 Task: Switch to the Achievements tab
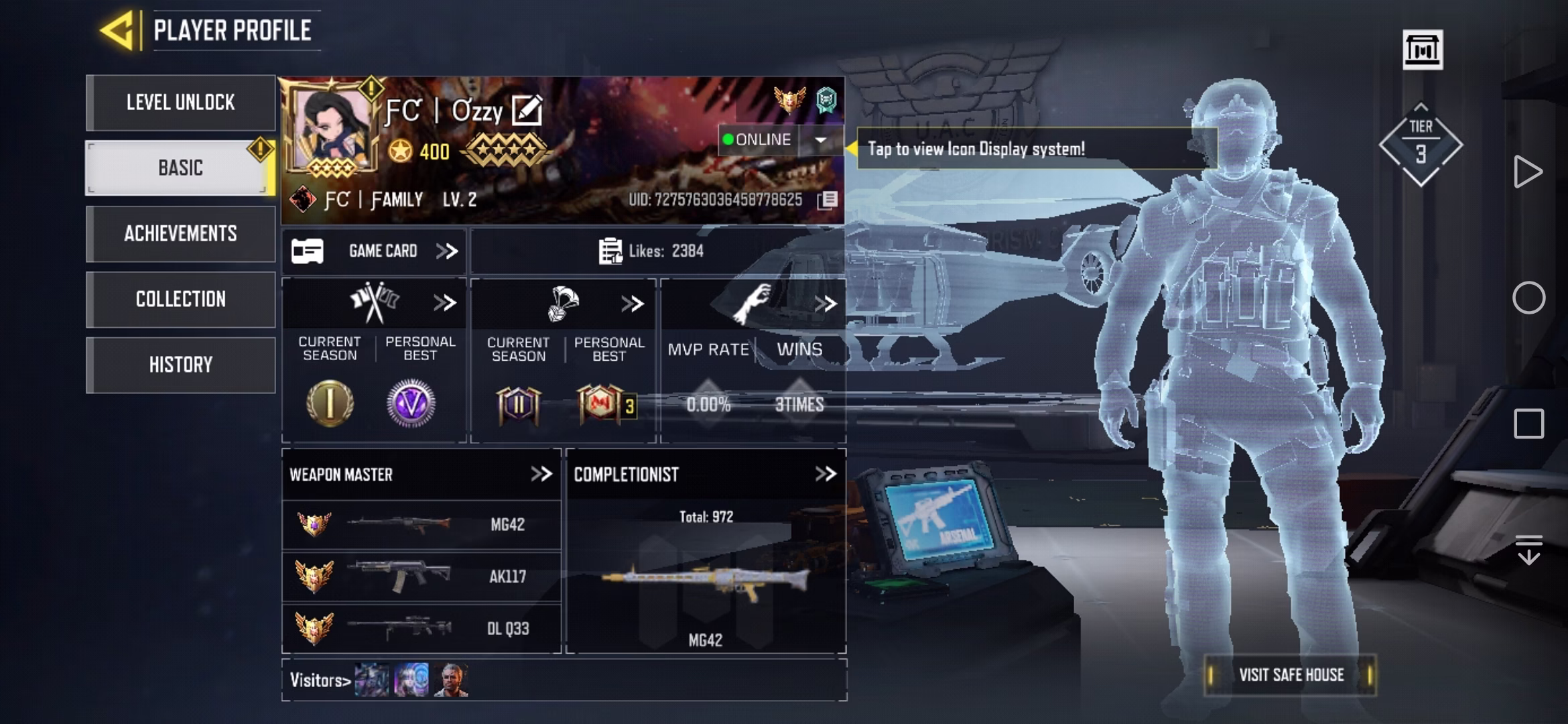click(x=180, y=233)
